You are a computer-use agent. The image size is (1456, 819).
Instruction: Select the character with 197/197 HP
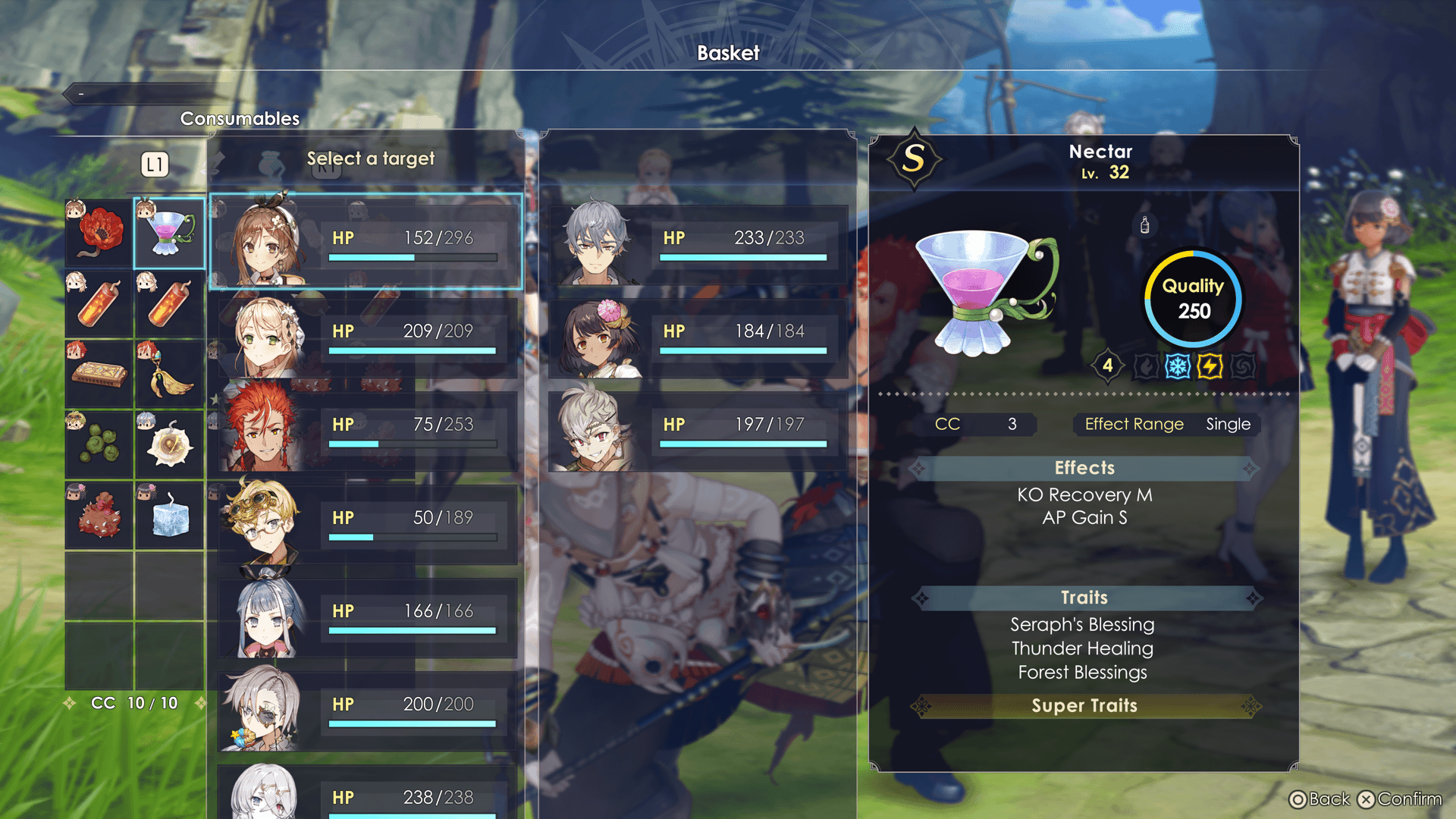pyautogui.click(x=698, y=428)
